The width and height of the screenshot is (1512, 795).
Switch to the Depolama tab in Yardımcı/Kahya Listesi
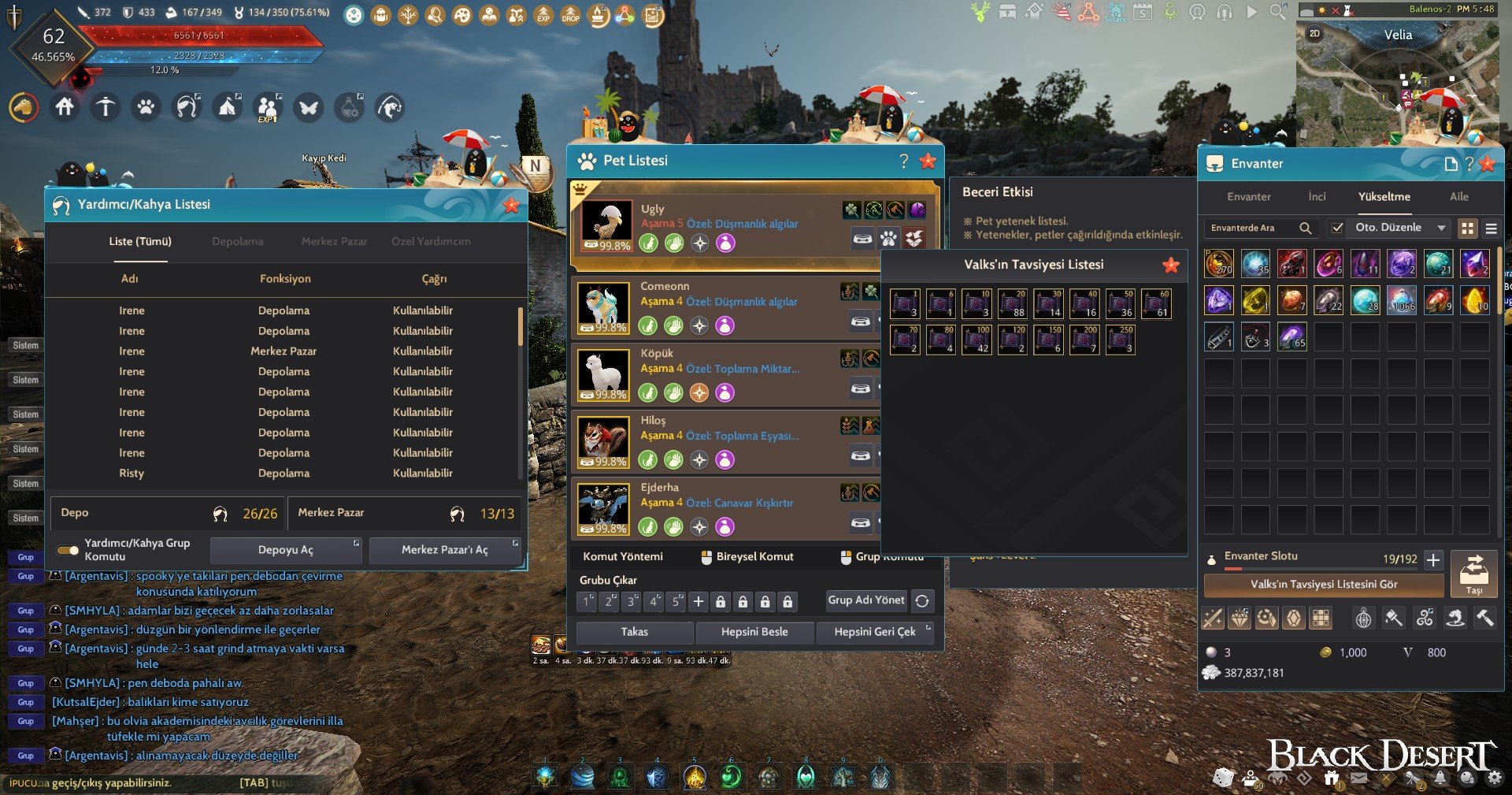[238, 242]
